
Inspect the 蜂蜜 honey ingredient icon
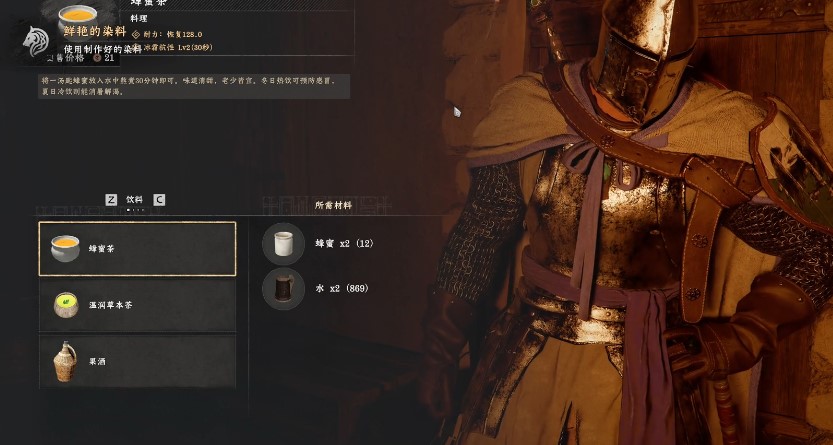tap(283, 243)
